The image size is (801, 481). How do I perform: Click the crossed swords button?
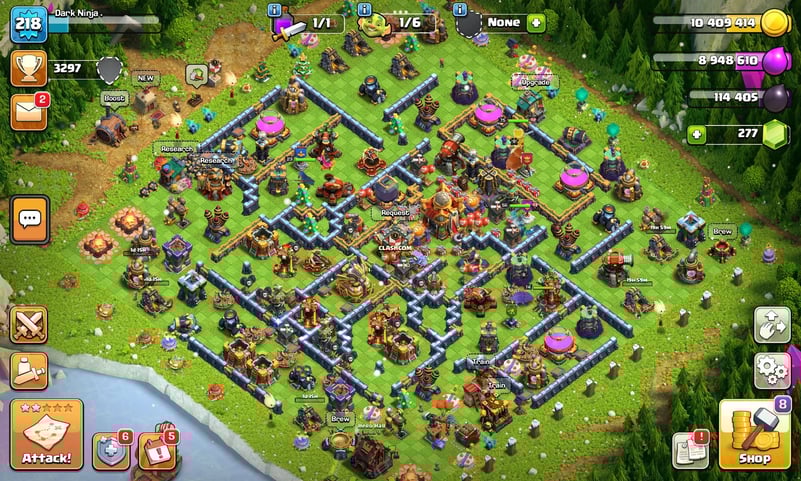(x=29, y=324)
